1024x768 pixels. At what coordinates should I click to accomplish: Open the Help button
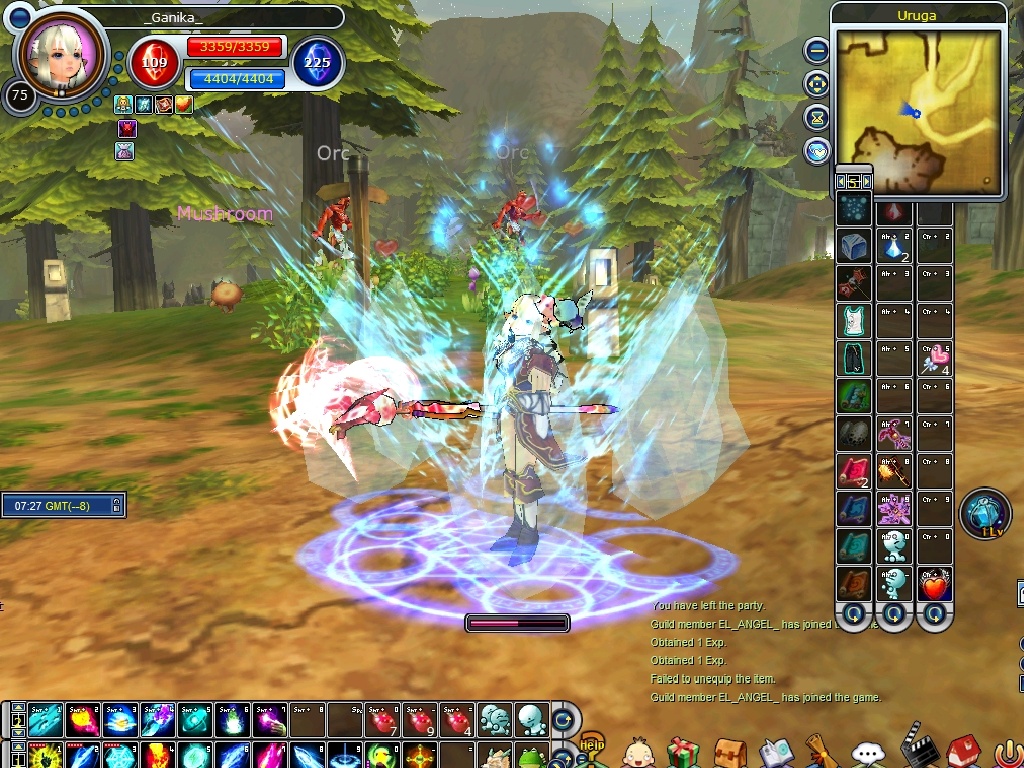pyautogui.click(x=593, y=746)
